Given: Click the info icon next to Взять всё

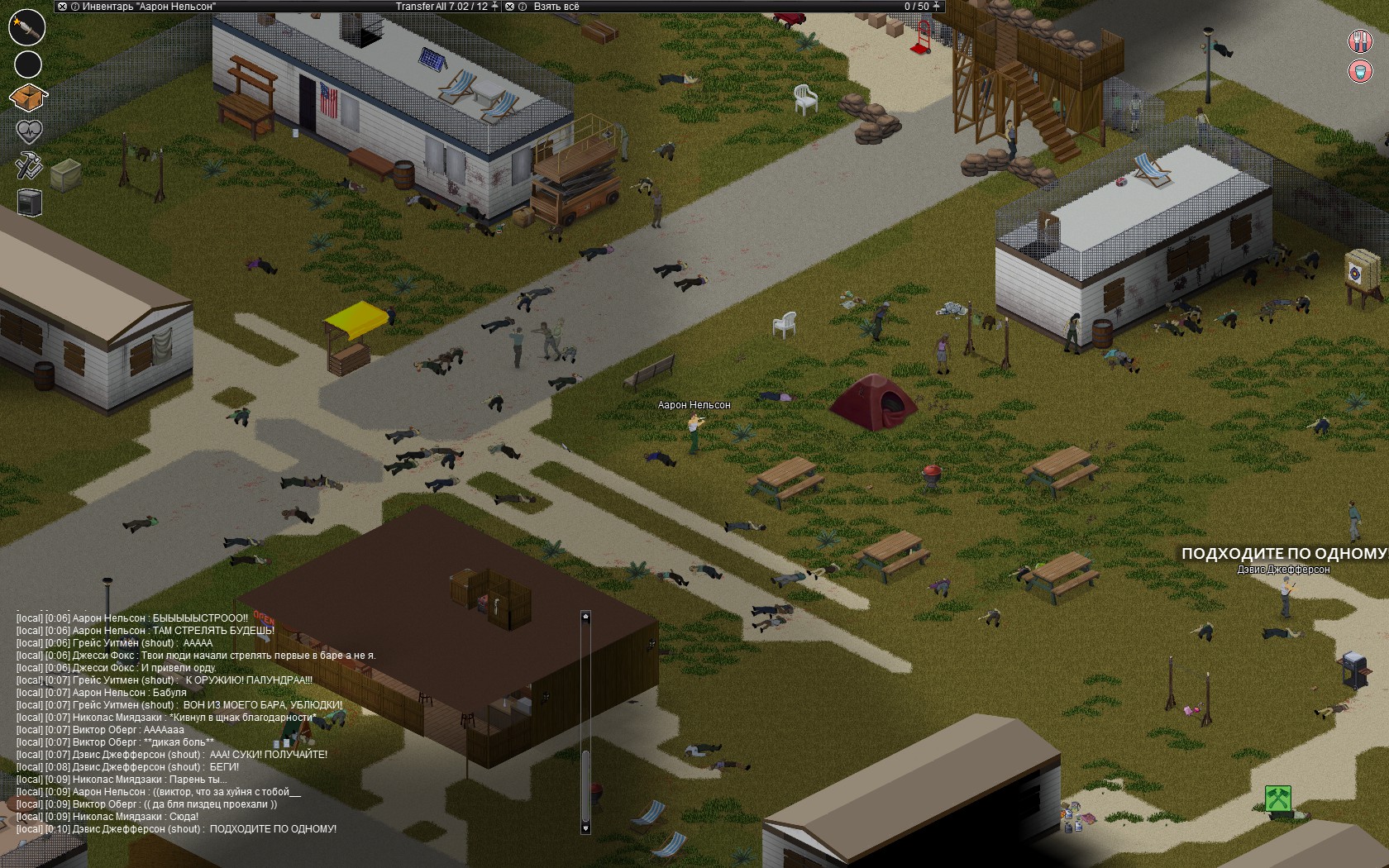Looking at the screenshot, I should click(522, 6).
